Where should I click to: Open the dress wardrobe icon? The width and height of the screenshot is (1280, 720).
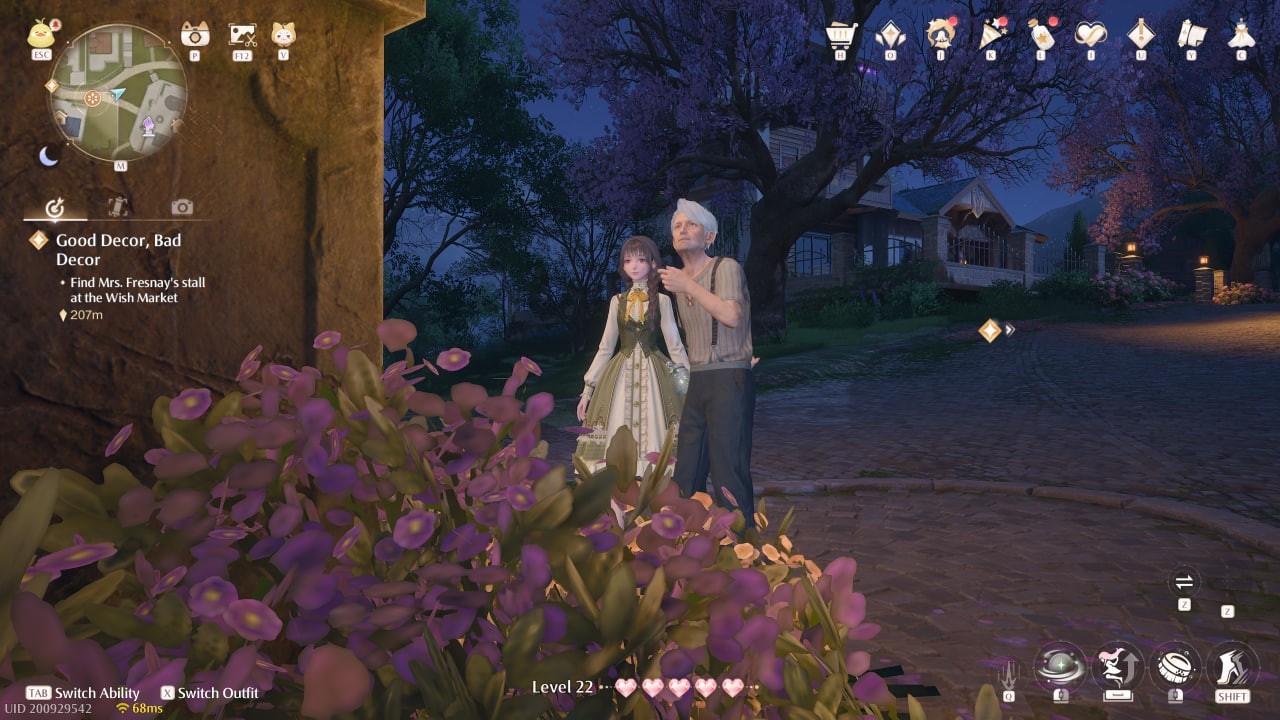tap(1241, 34)
